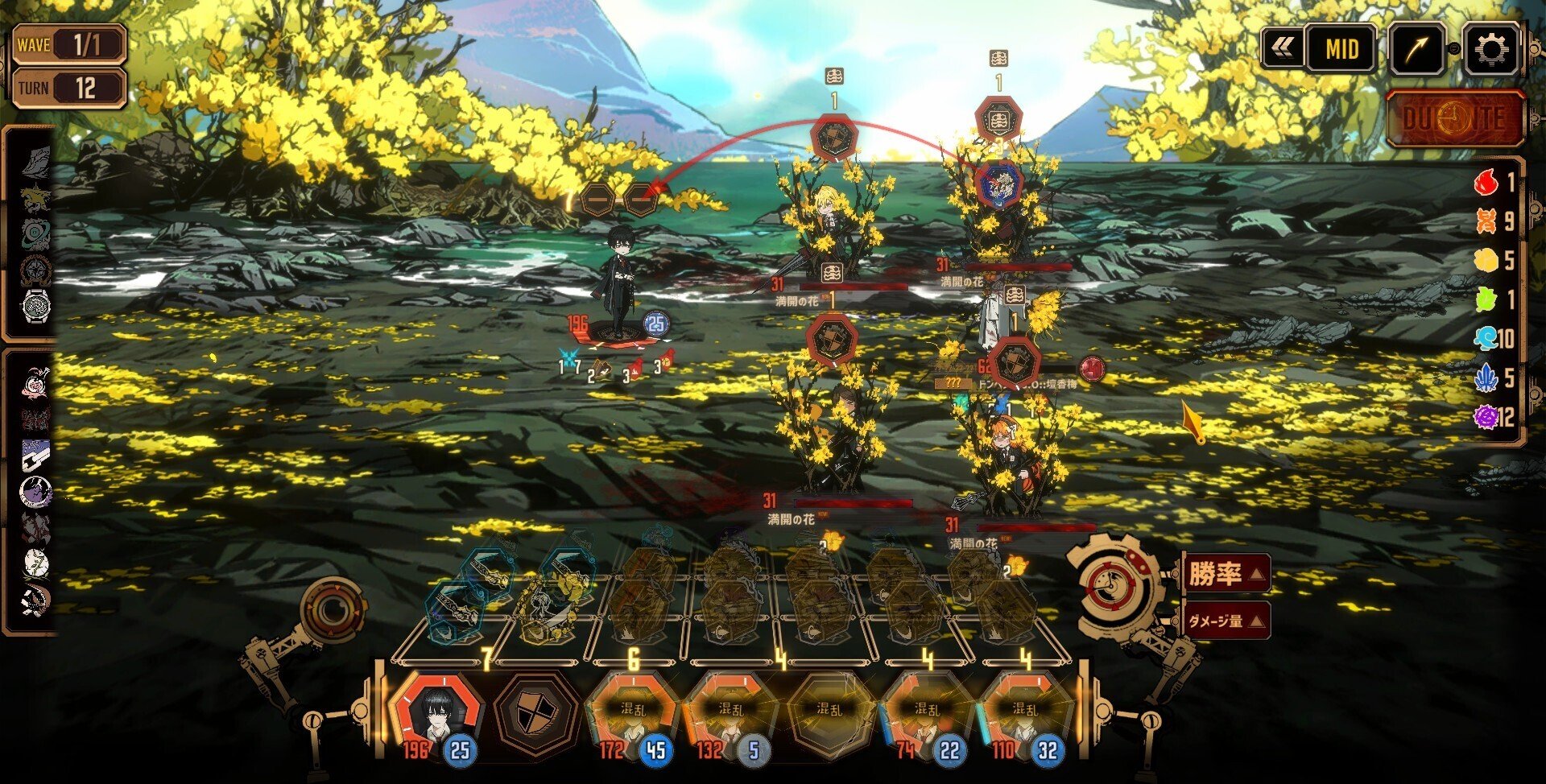
Task: Select the 勝率 win rate auto-pick
Action: click(x=1225, y=574)
